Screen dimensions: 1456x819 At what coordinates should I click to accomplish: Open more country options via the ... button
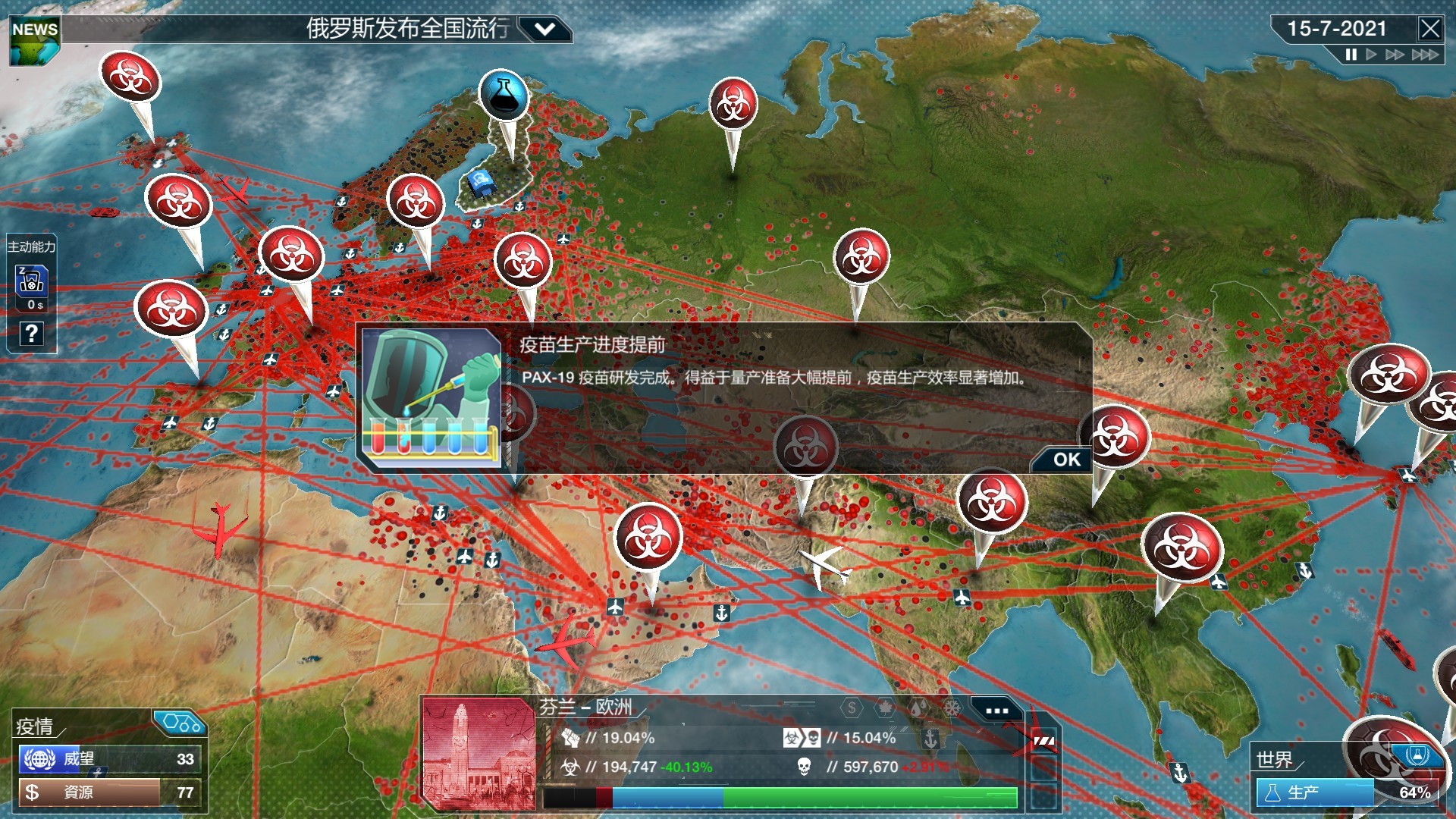(996, 711)
